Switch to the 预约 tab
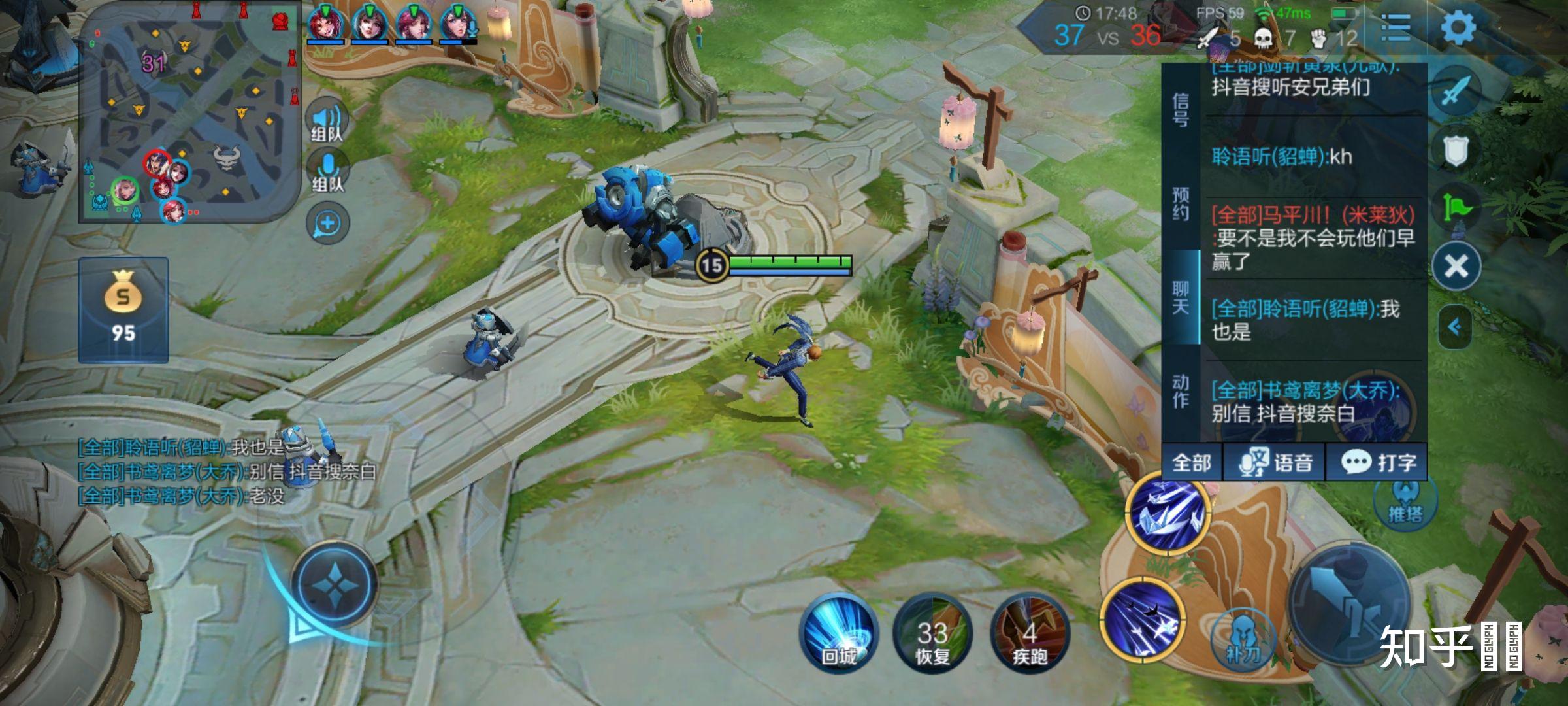 click(x=1181, y=204)
